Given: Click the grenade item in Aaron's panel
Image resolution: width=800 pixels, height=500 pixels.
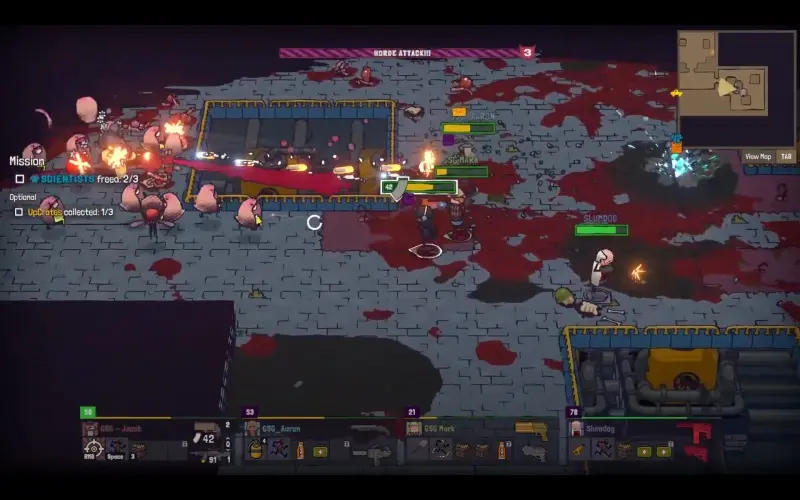Looking at the screenshot, I should (256, 450).
